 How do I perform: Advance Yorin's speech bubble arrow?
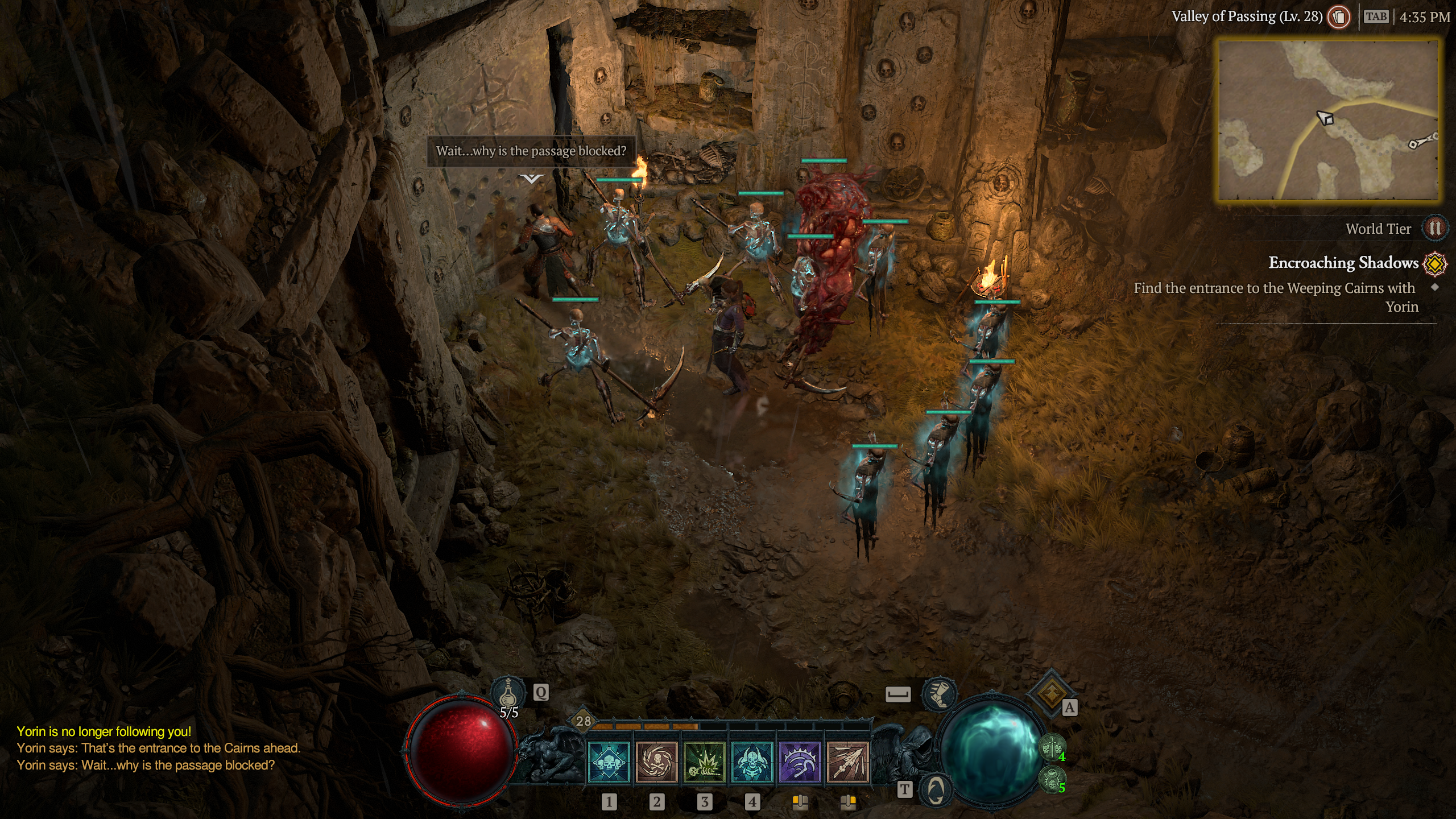[x=531, y=179]
